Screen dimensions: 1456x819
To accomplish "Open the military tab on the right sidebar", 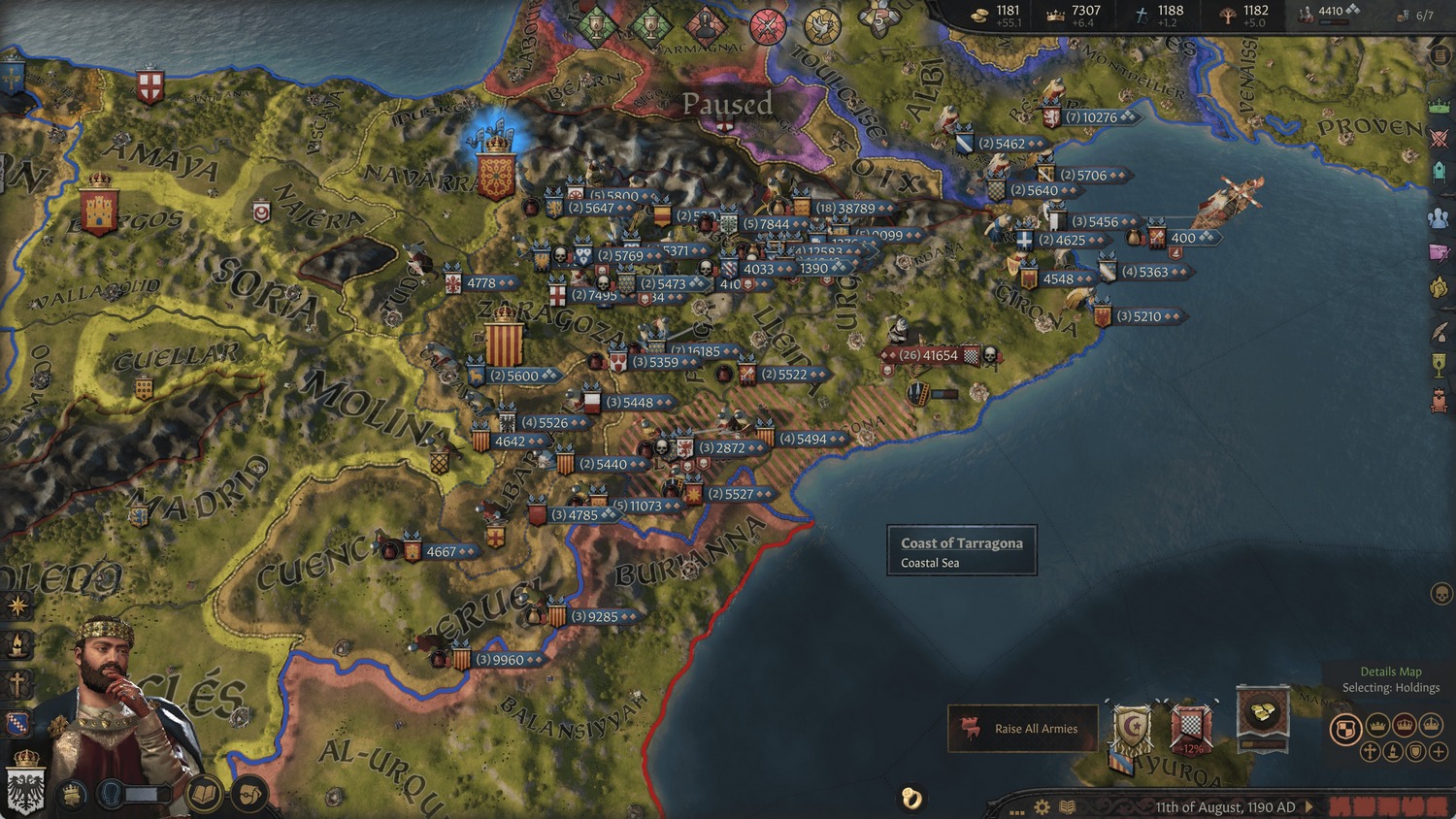I will click(1439, 138).
